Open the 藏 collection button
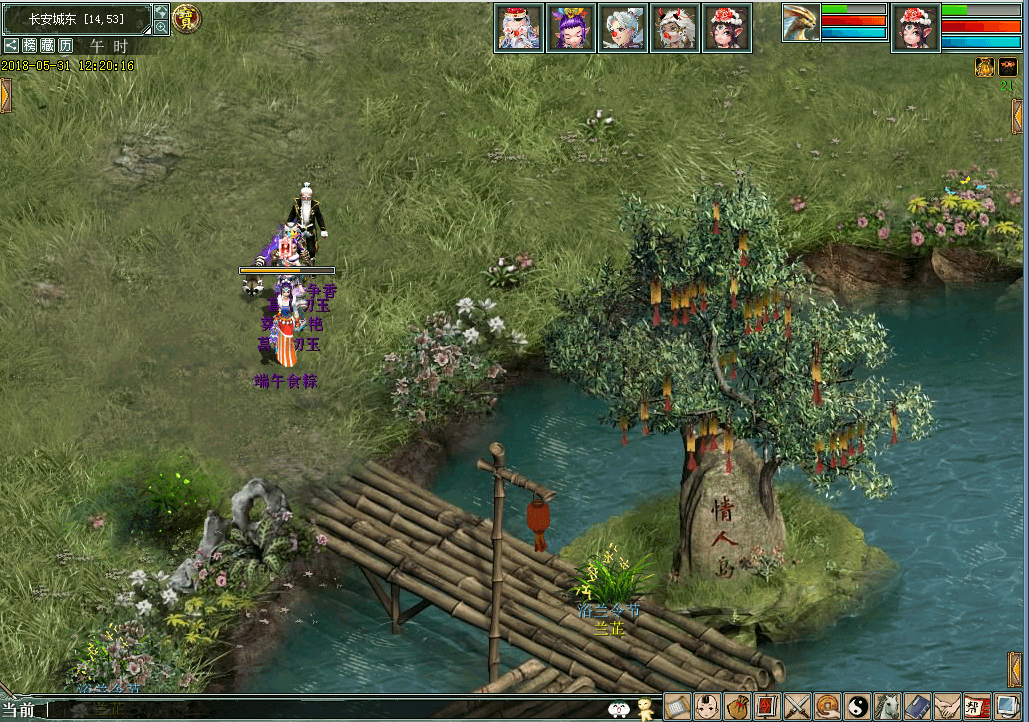1029x722 pixels. pos(48,45)
